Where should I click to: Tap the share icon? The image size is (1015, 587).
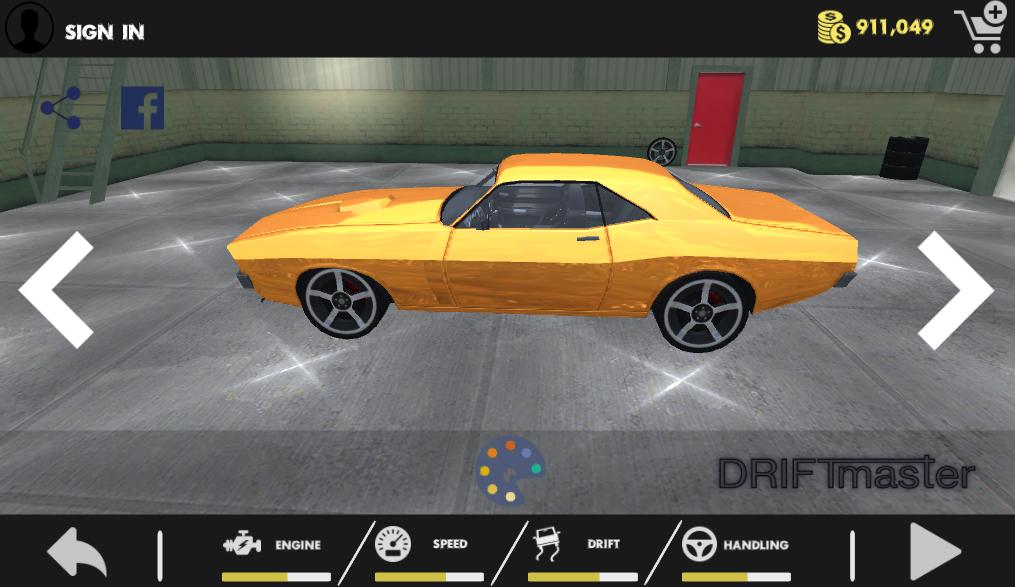[x=61, y=109]
